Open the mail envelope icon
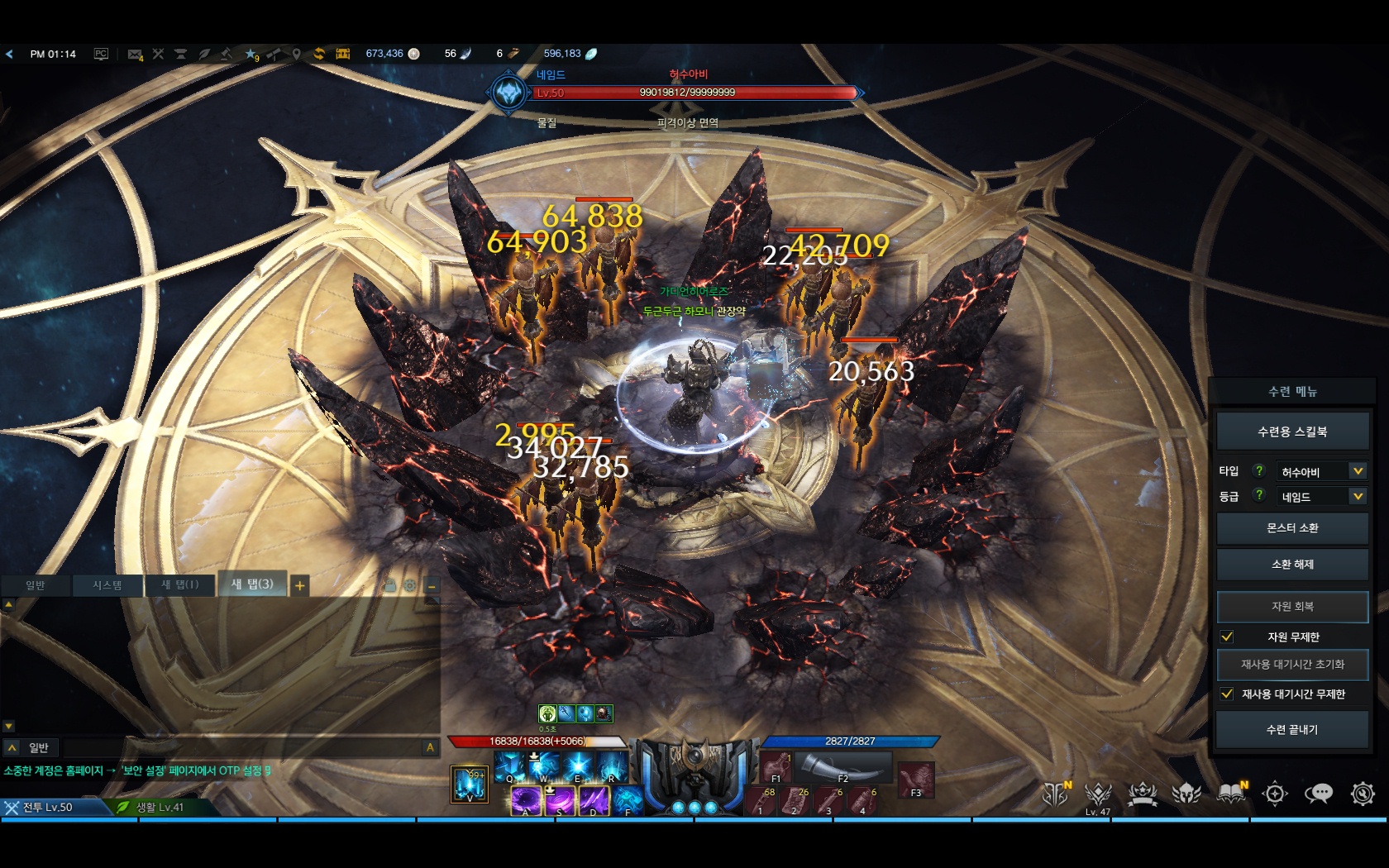1389x868 pixels. tap(135, 54)
